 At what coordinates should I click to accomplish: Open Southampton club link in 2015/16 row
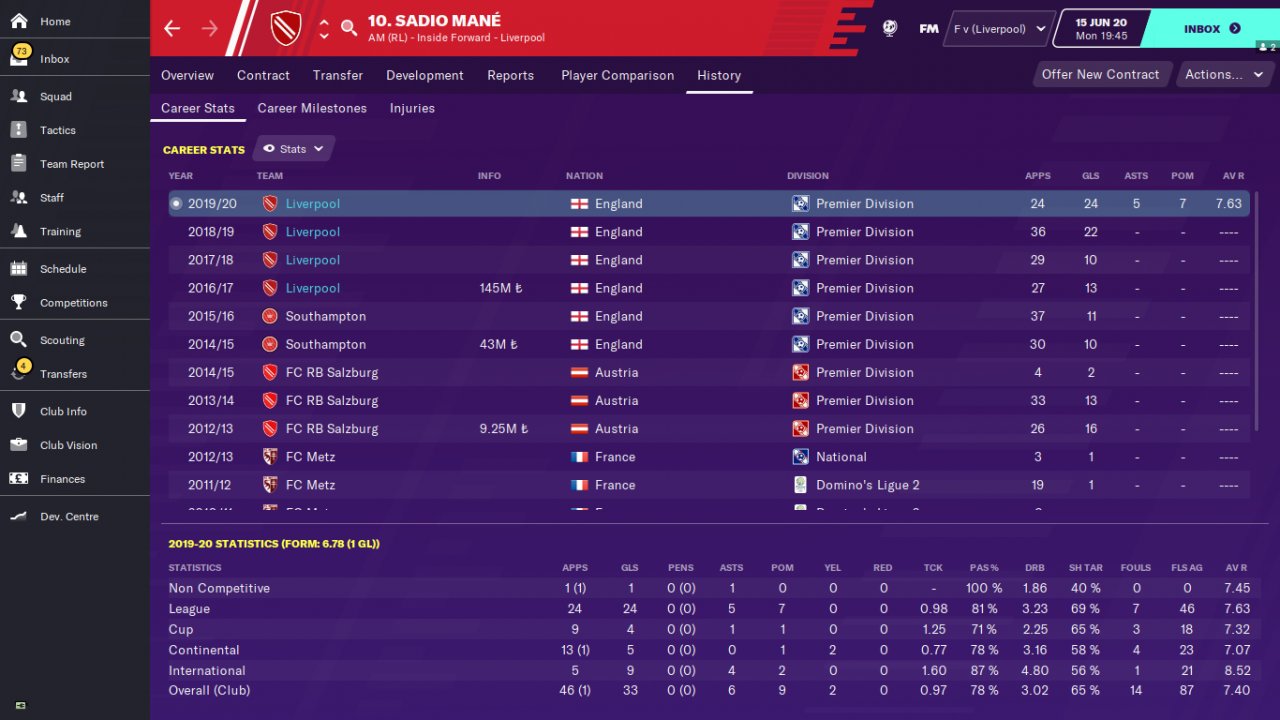tap(325, 316)
